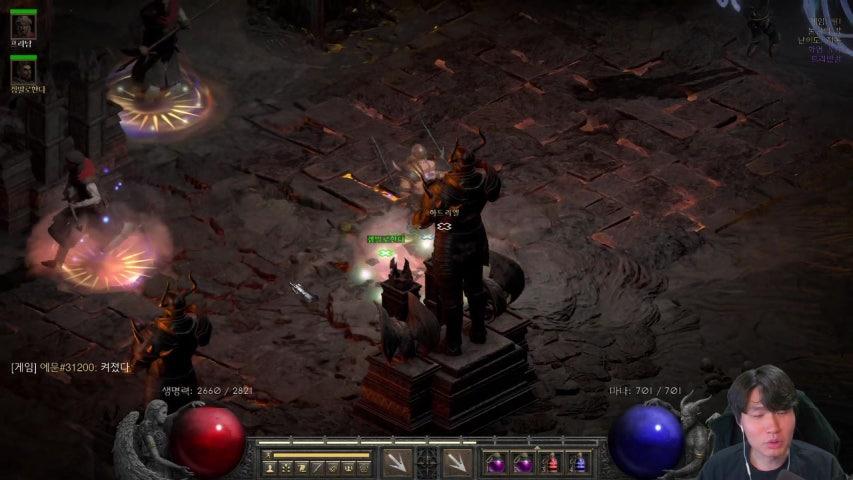Open the right-mouse skill selector

[x=457, y=462]
